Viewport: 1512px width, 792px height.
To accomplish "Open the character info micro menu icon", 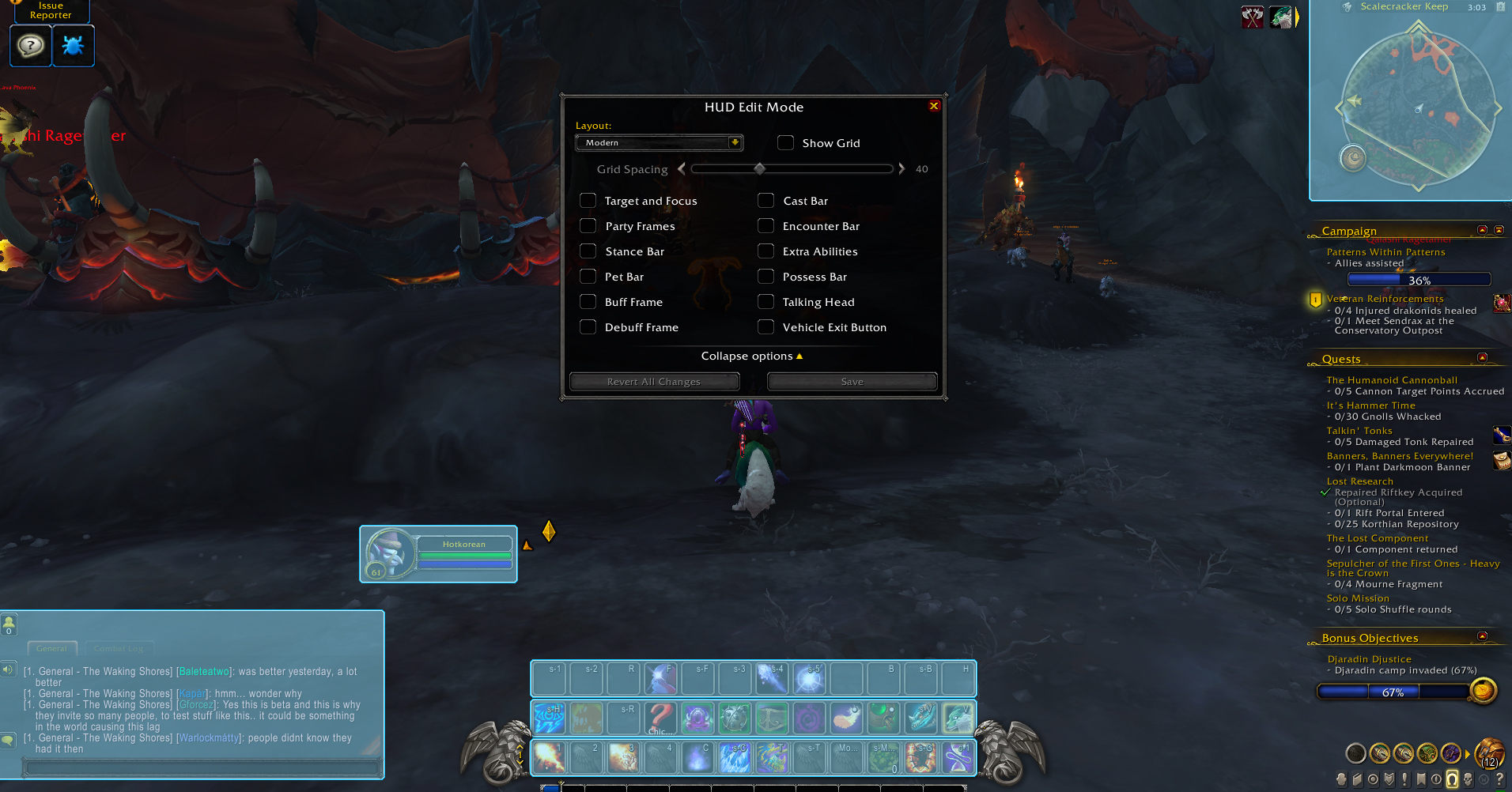I will point(1341,780).
